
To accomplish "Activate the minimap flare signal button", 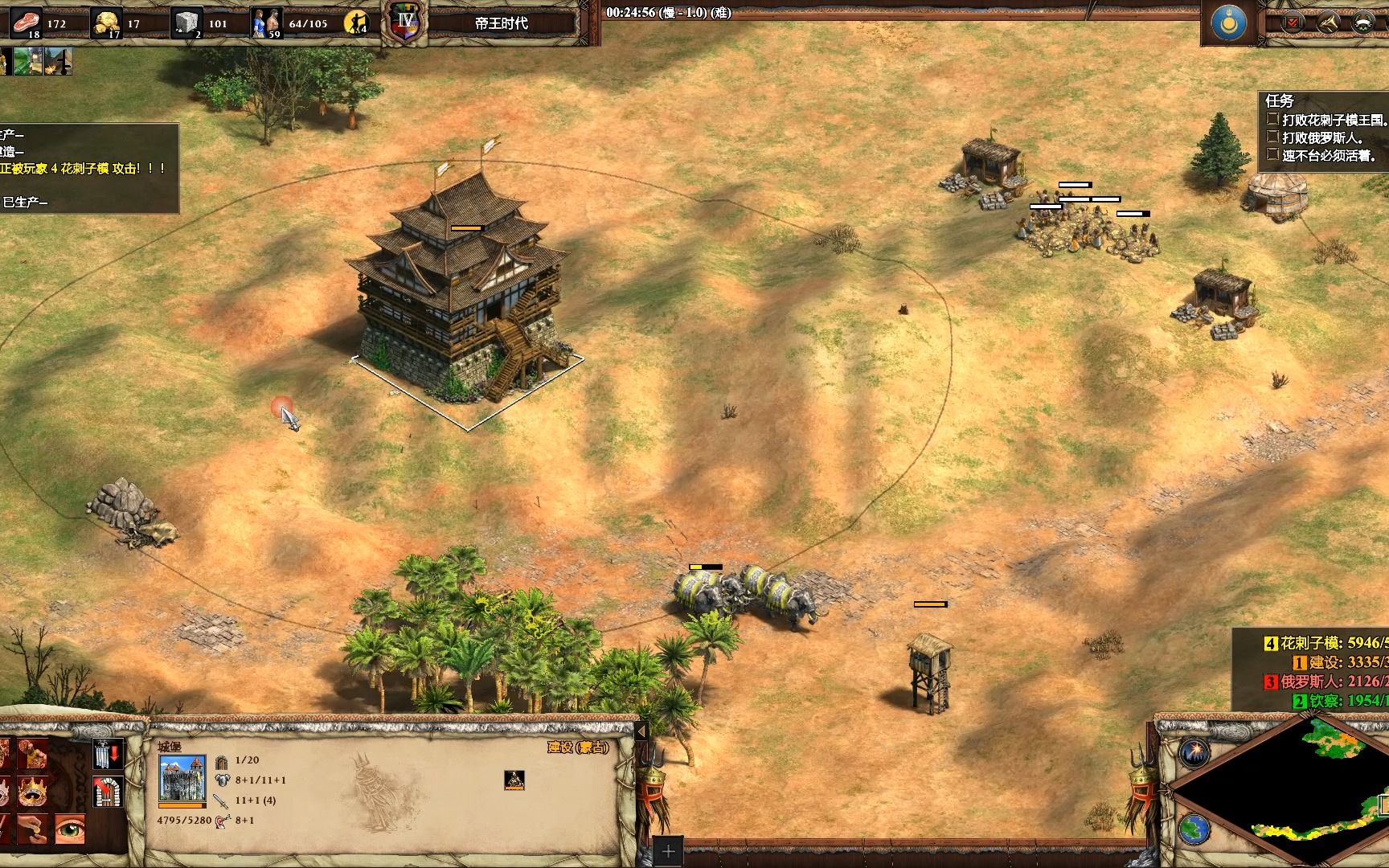I will click(1194, 754).
